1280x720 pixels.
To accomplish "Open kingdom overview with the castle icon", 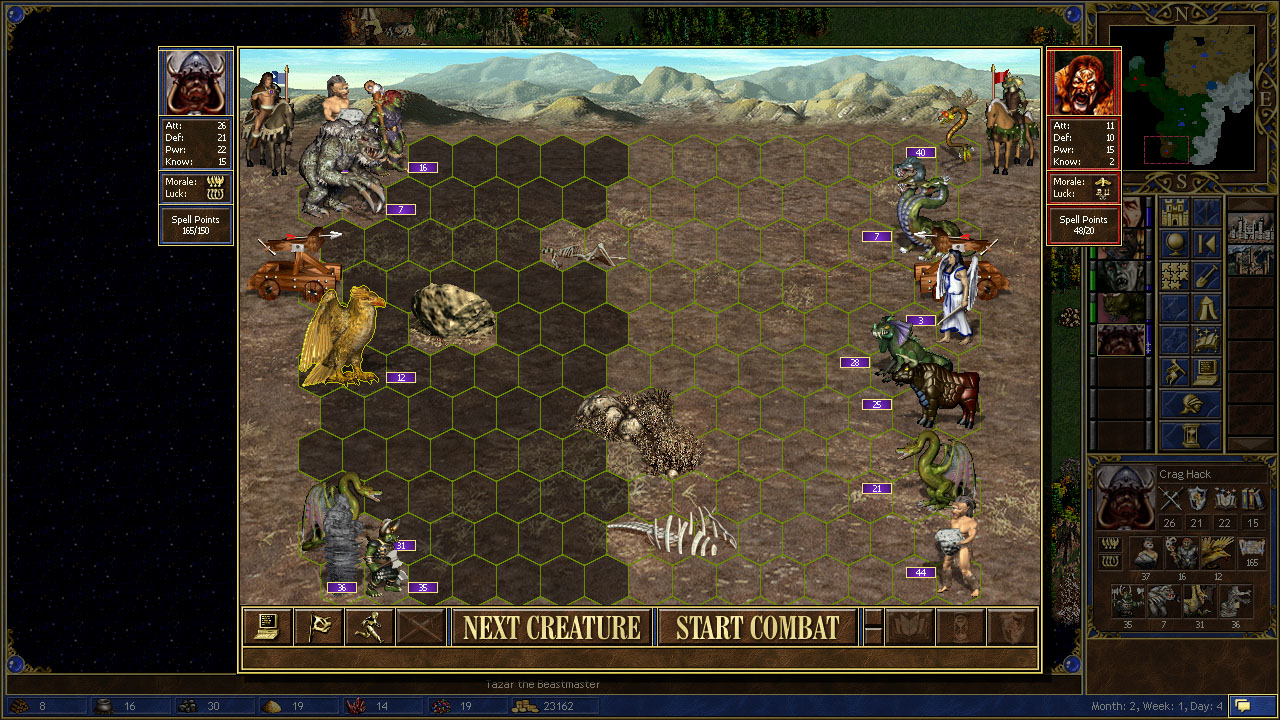I will (1174, 213).
